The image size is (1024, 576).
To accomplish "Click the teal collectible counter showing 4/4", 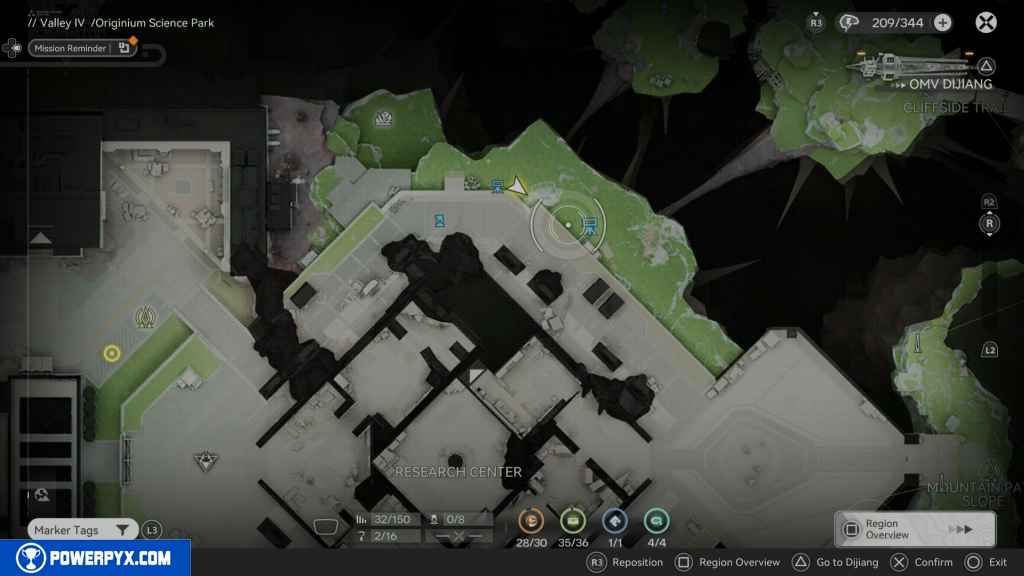I will (656, 520).
